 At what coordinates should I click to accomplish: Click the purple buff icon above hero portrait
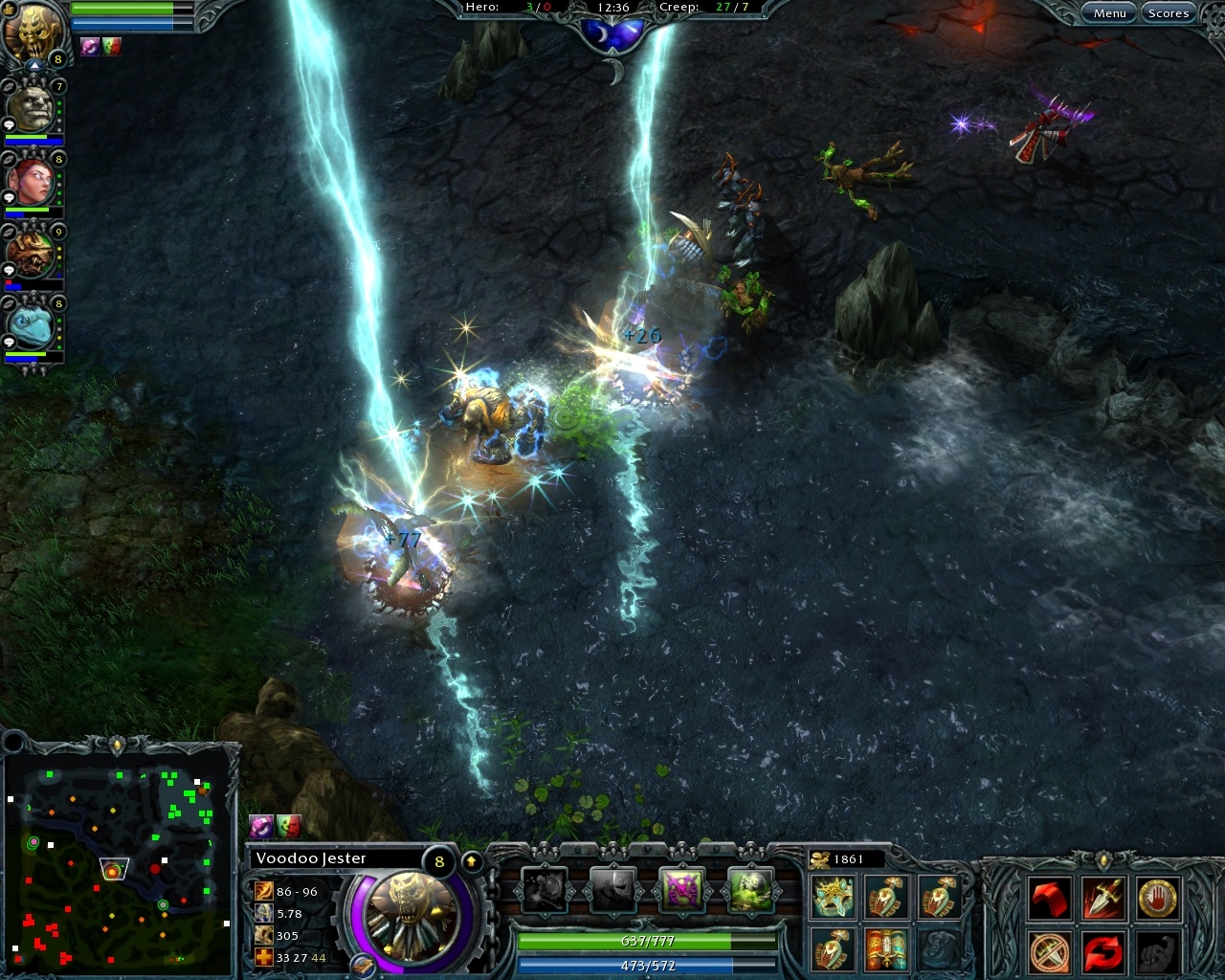pyautogui.click(x=89, y=47)
